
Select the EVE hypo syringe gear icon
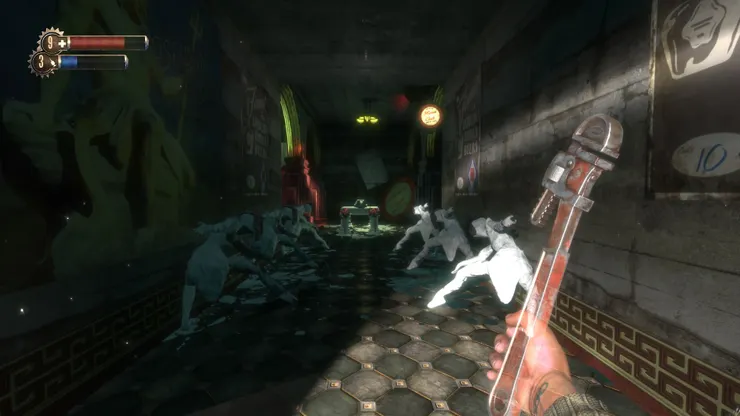click(x=41, y=62)
